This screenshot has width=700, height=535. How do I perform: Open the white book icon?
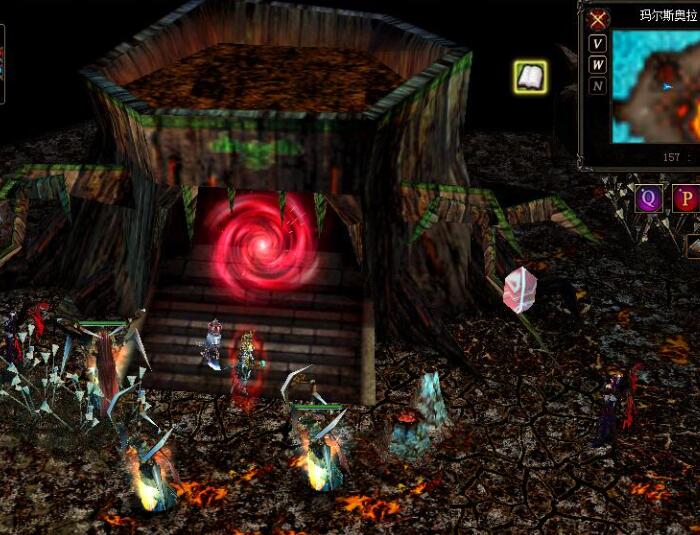pyautogui.click(x=530, y=76)
